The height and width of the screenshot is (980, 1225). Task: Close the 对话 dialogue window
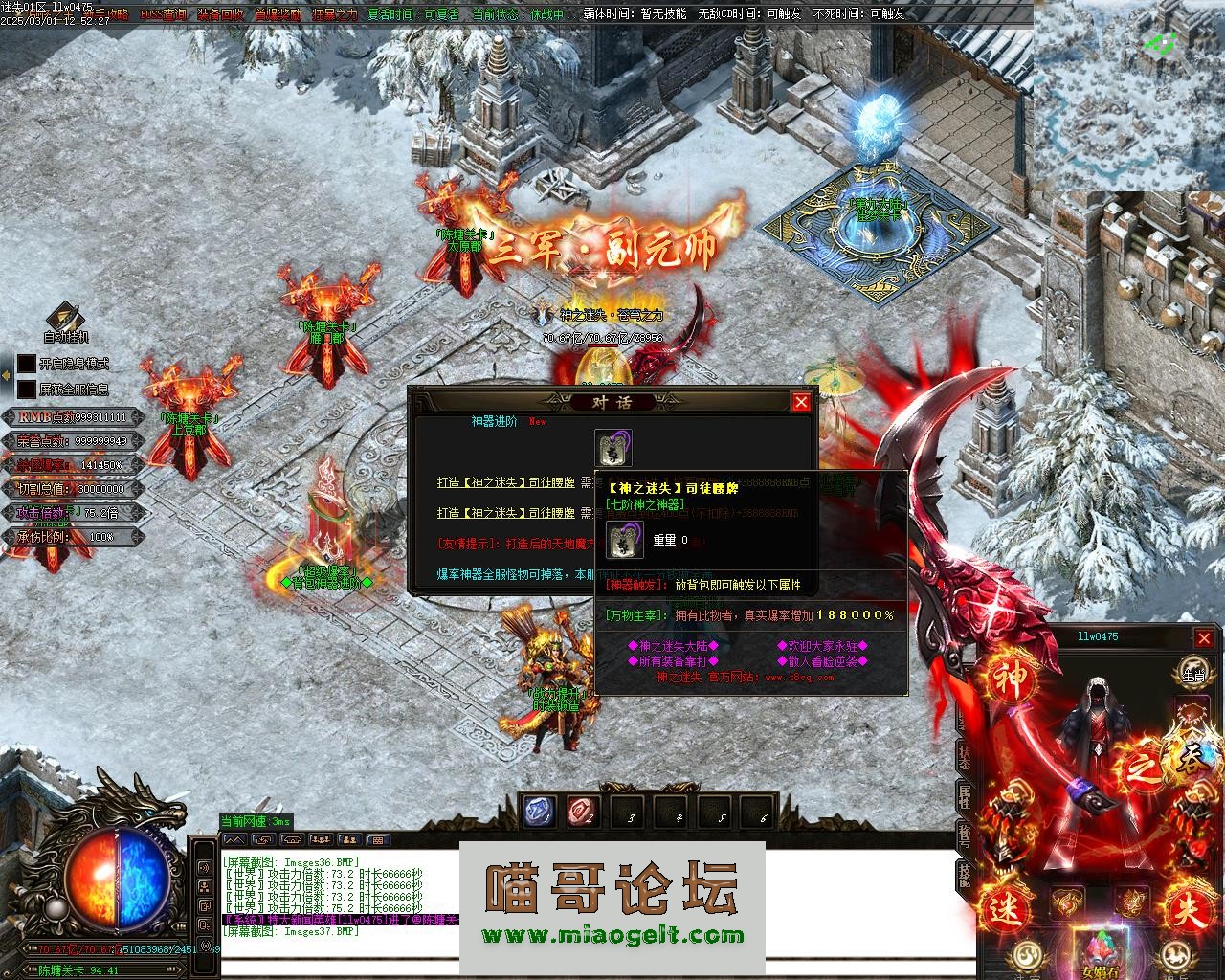coord(802,402)
